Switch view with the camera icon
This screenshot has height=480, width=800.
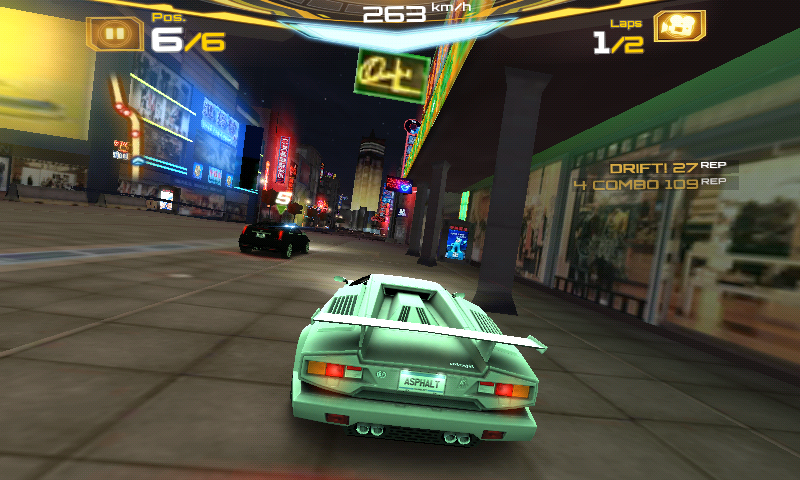point(679,28)
